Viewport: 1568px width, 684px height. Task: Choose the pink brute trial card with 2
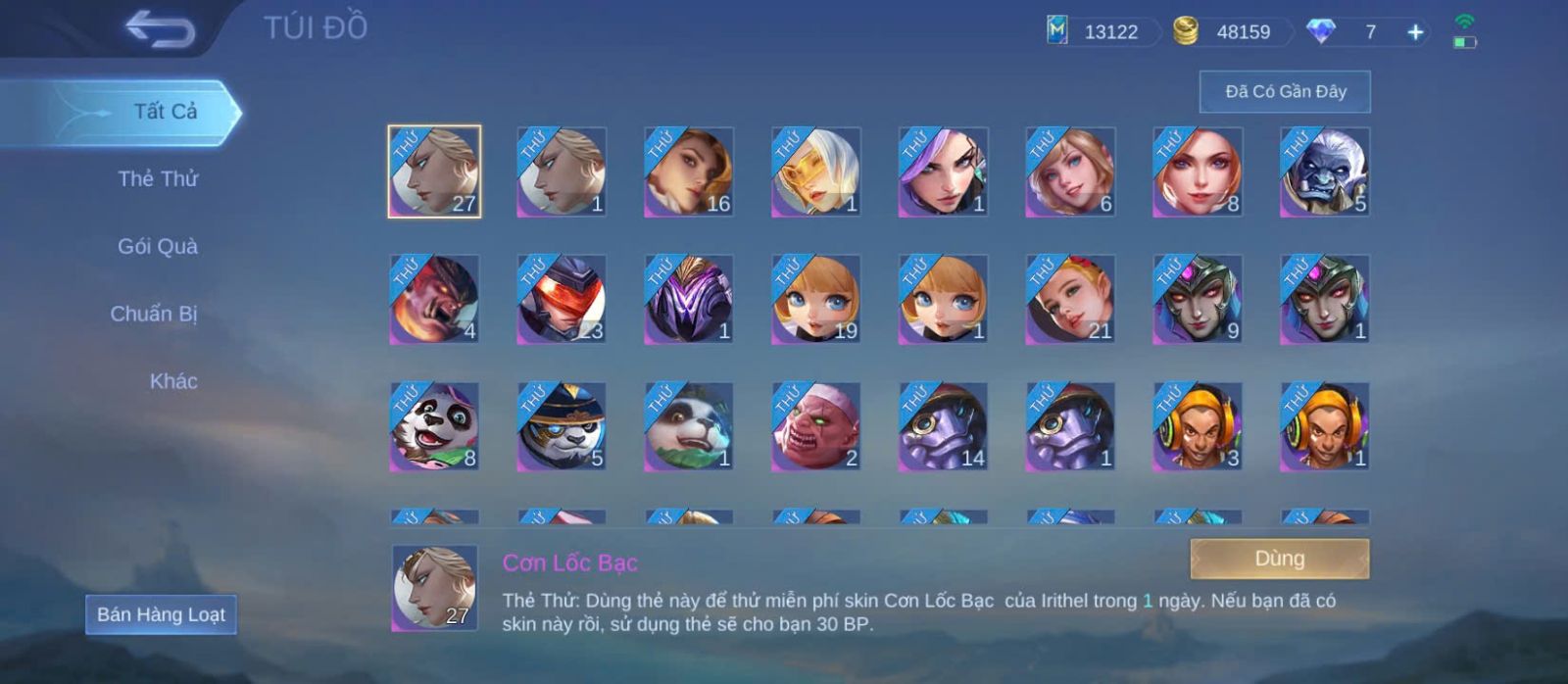coord(815,426)
